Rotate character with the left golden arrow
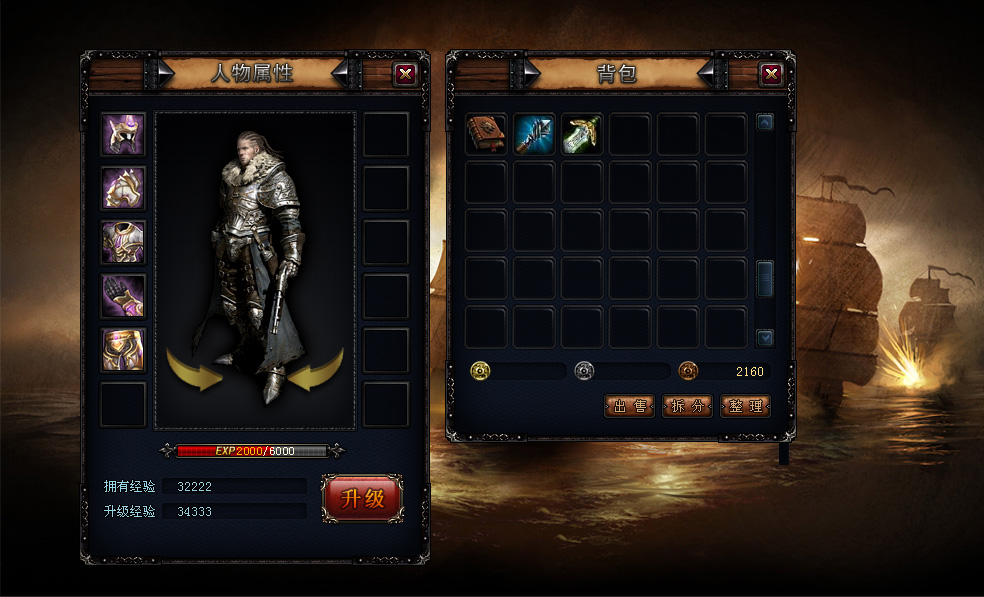Viewport: 984px width, 597px height. point(196,369)
